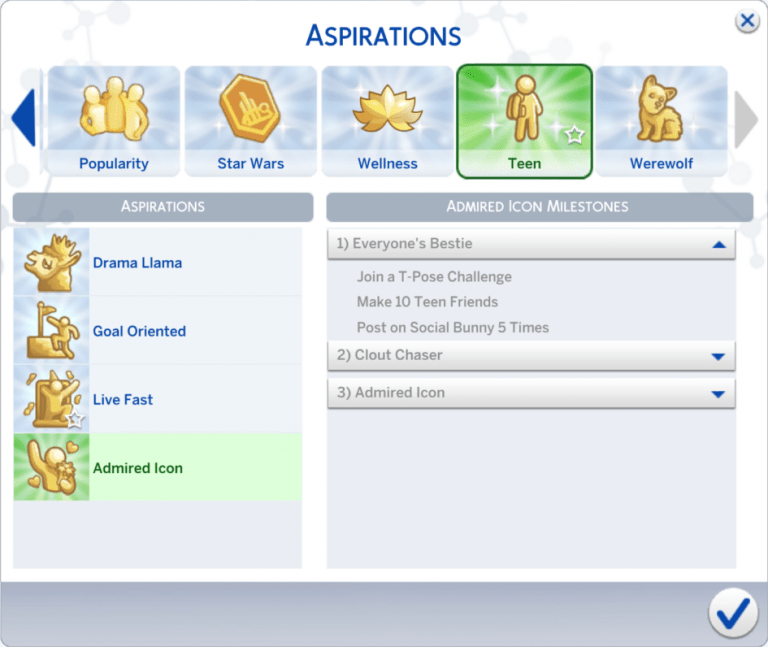Pick the Live Fast aspiration

click(157, 399)
